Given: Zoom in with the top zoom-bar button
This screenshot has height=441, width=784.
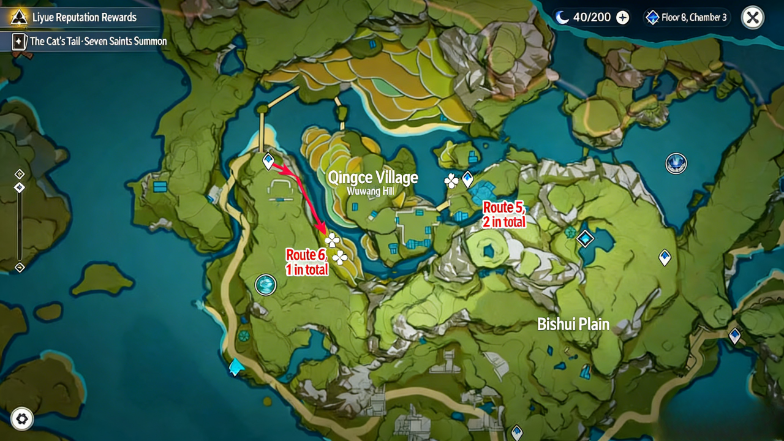Looking at the screenshot, I should tap(19, 174).
